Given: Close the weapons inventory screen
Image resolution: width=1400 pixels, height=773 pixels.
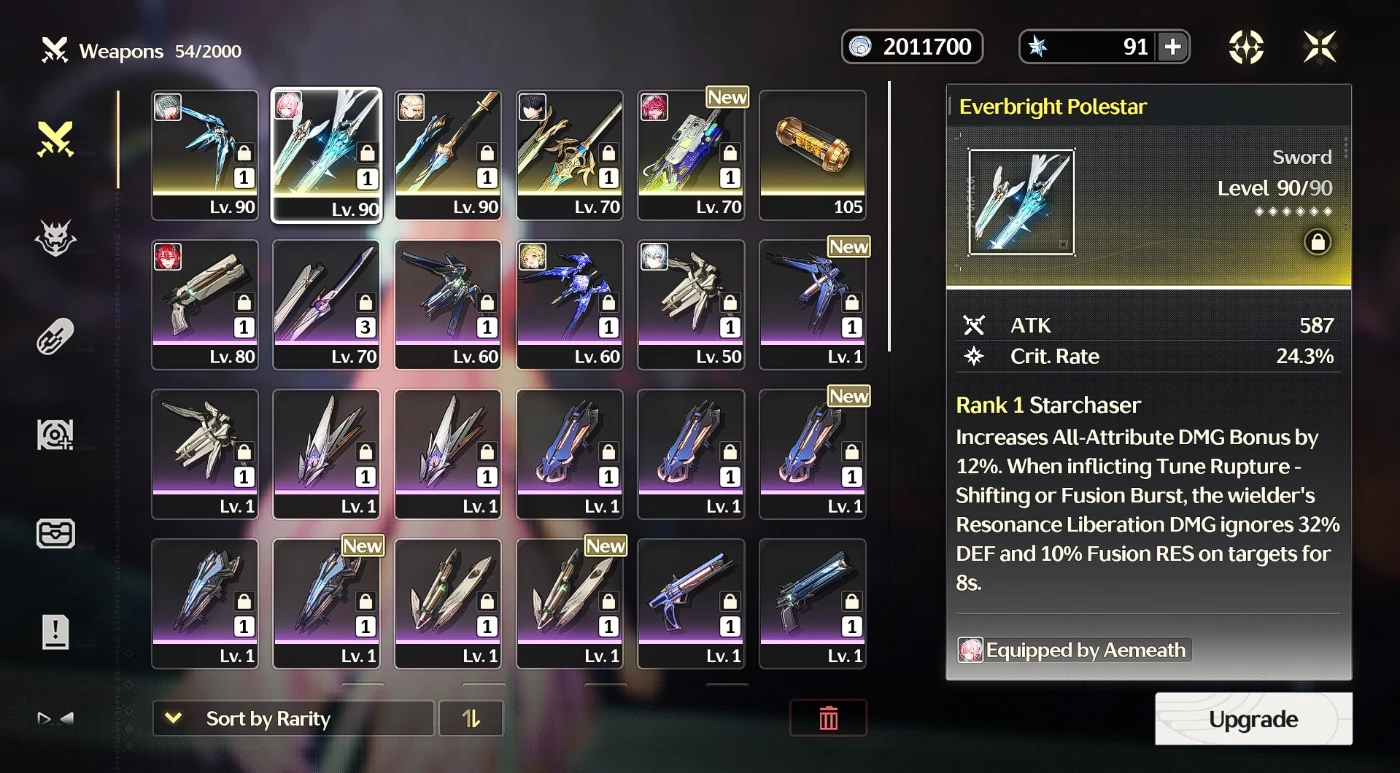Looking at the screenshot, I should pyautogui.click(x=1320, y=47).
